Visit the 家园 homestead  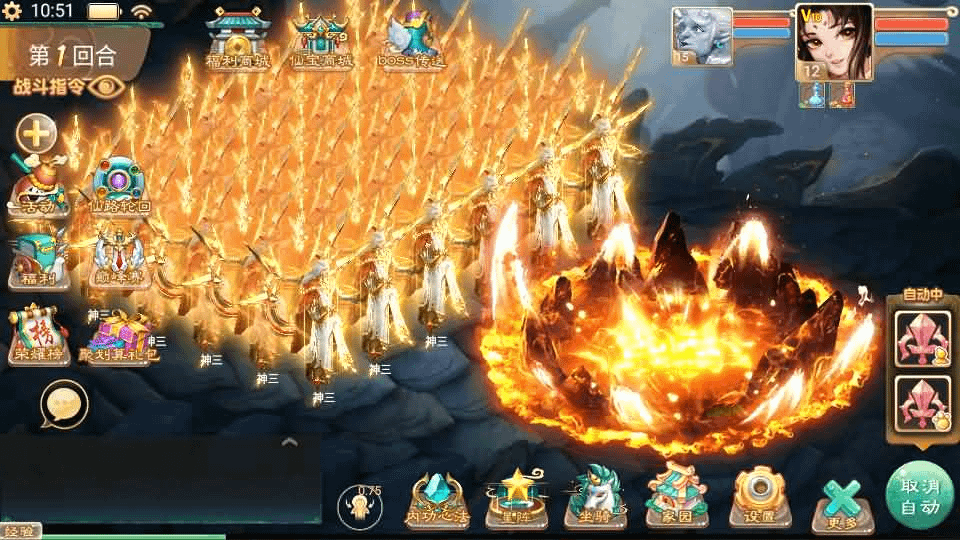tap(676, 498)
